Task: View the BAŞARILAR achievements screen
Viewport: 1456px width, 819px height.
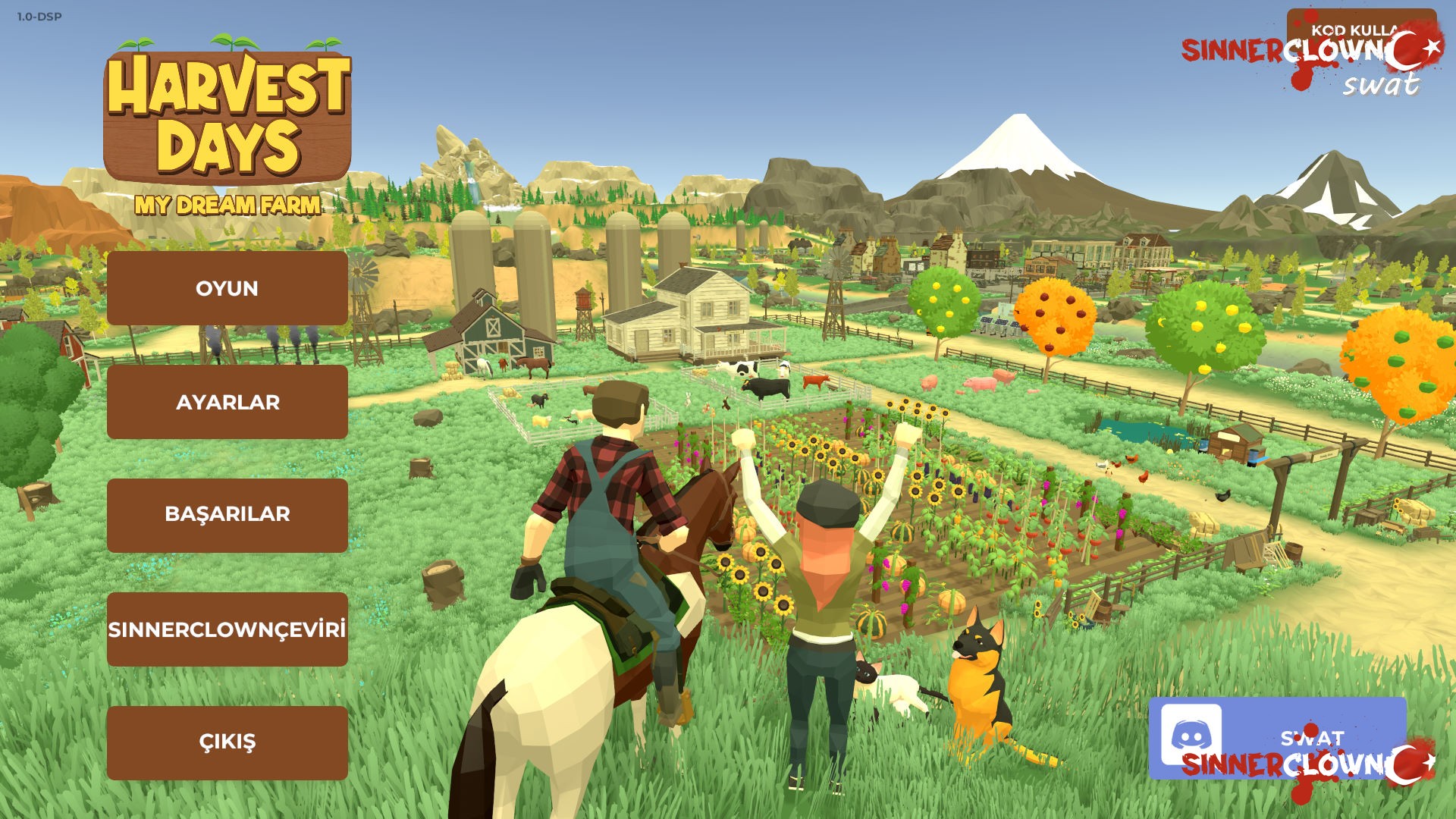Action: point(227,515)
